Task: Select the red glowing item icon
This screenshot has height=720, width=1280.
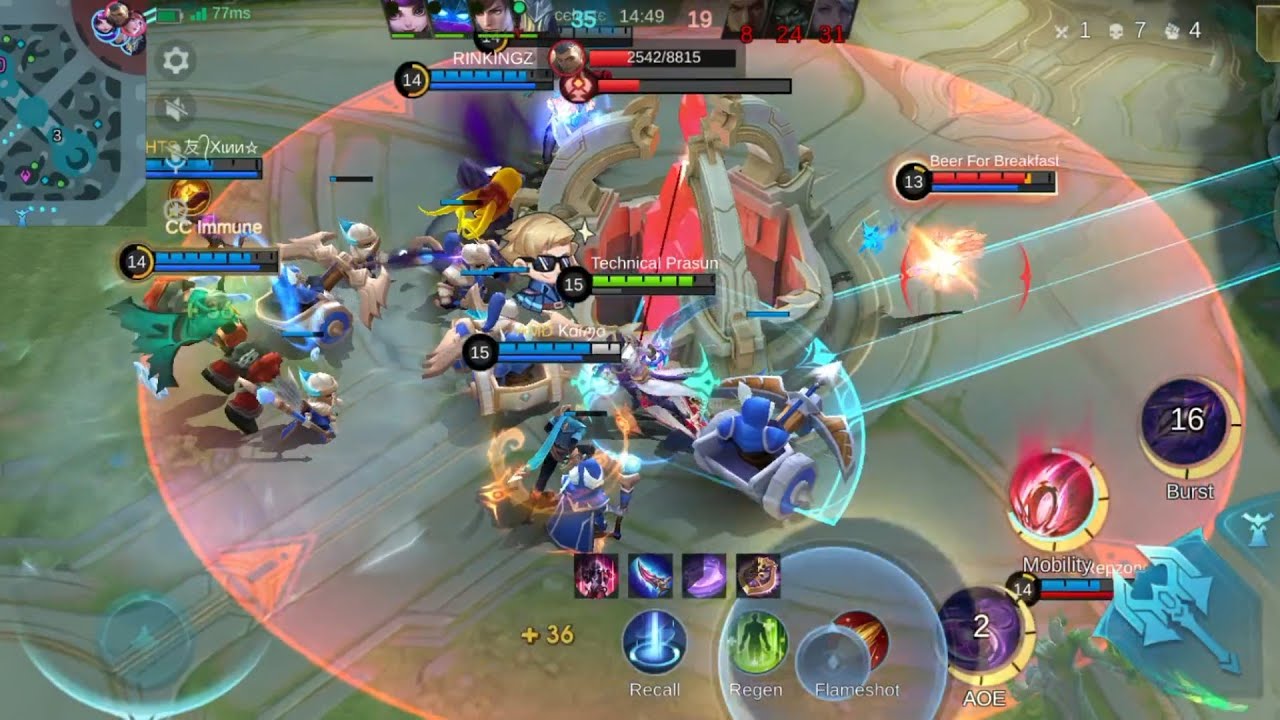Action: (596, 577)
